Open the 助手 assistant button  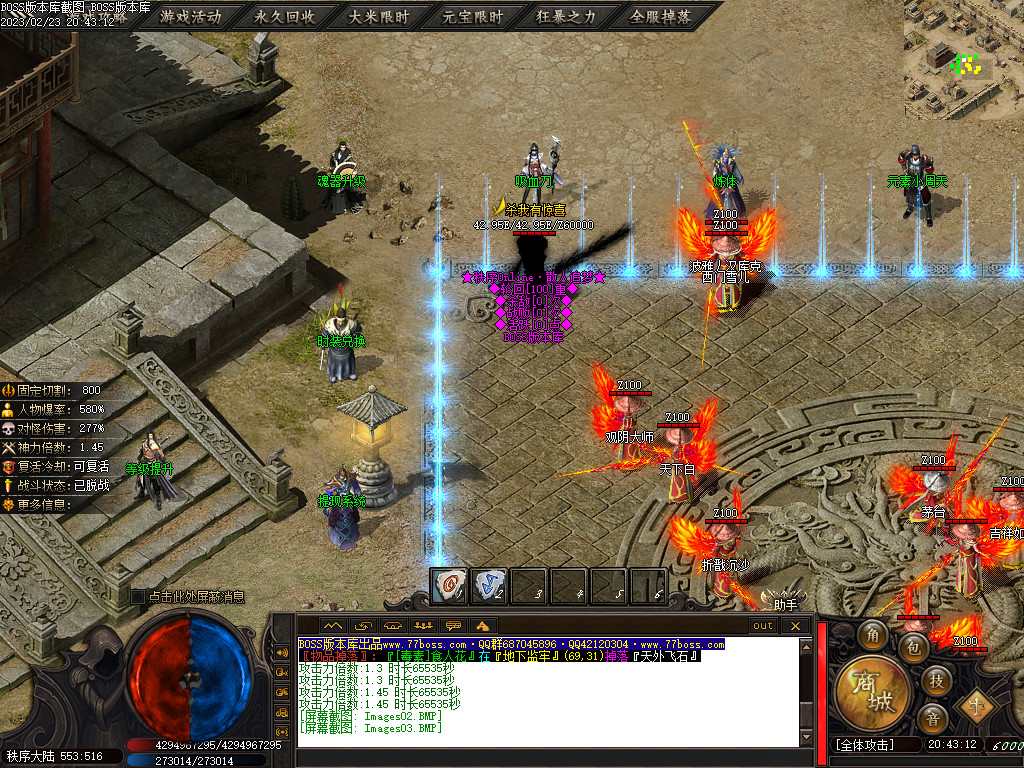pos(785,604)
